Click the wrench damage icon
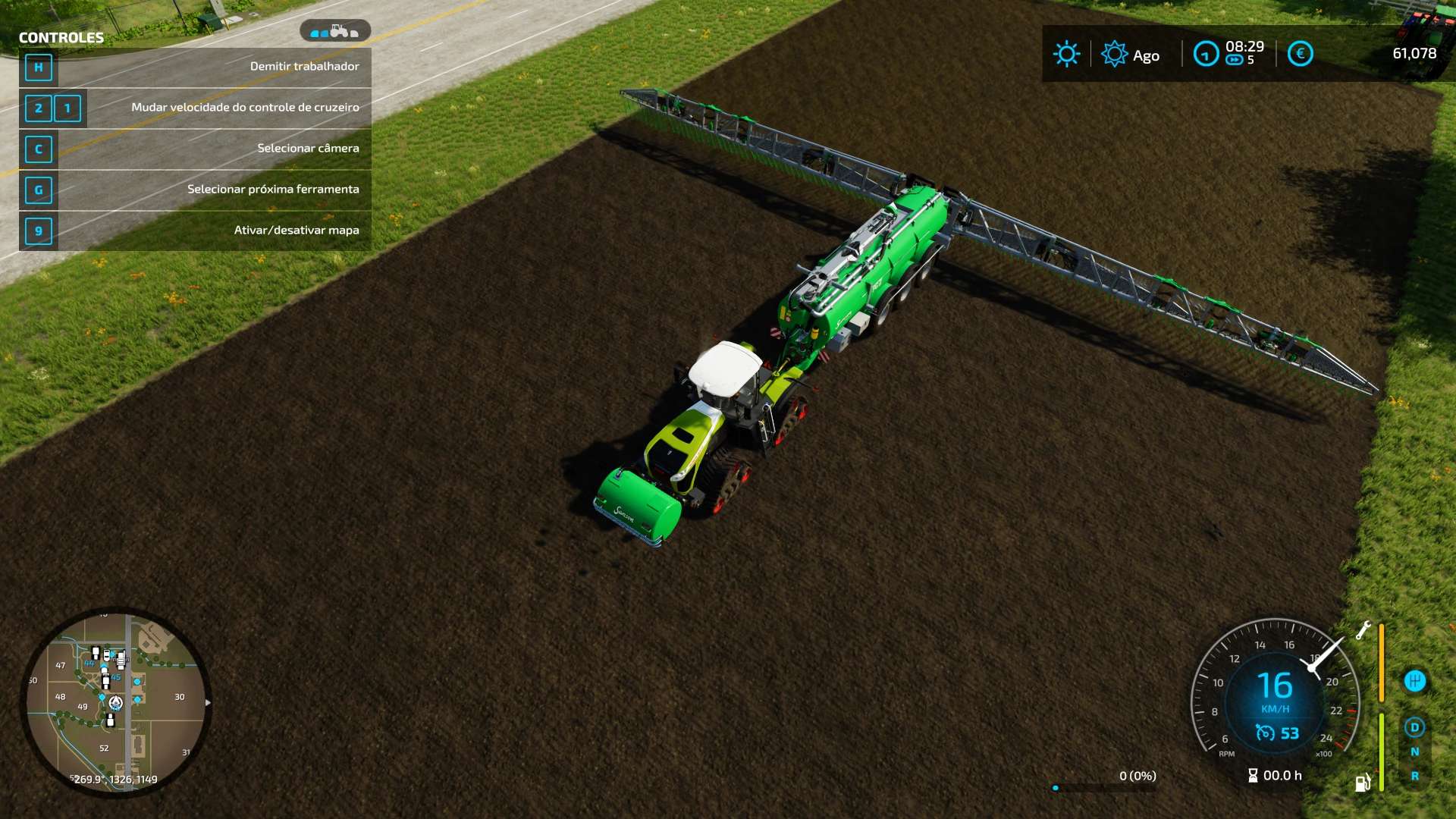The image size is (1456, 819). pyautogui.click(x=1363, y=630)
